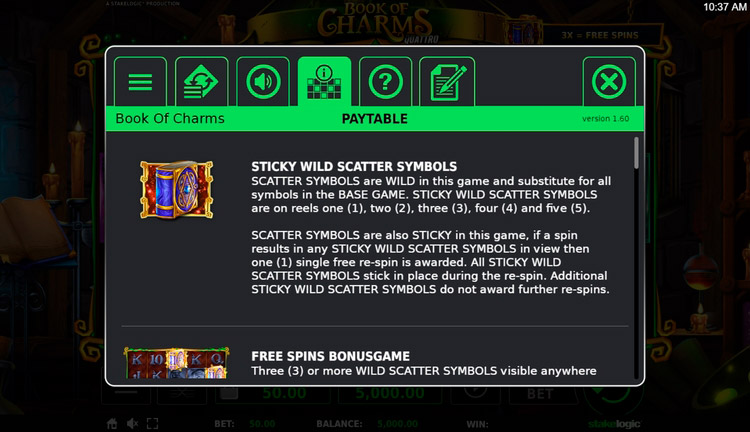The height and width of the screenshot is (432, 750).
Task: Switch to the autoplay coins tab
Action: 202,82
